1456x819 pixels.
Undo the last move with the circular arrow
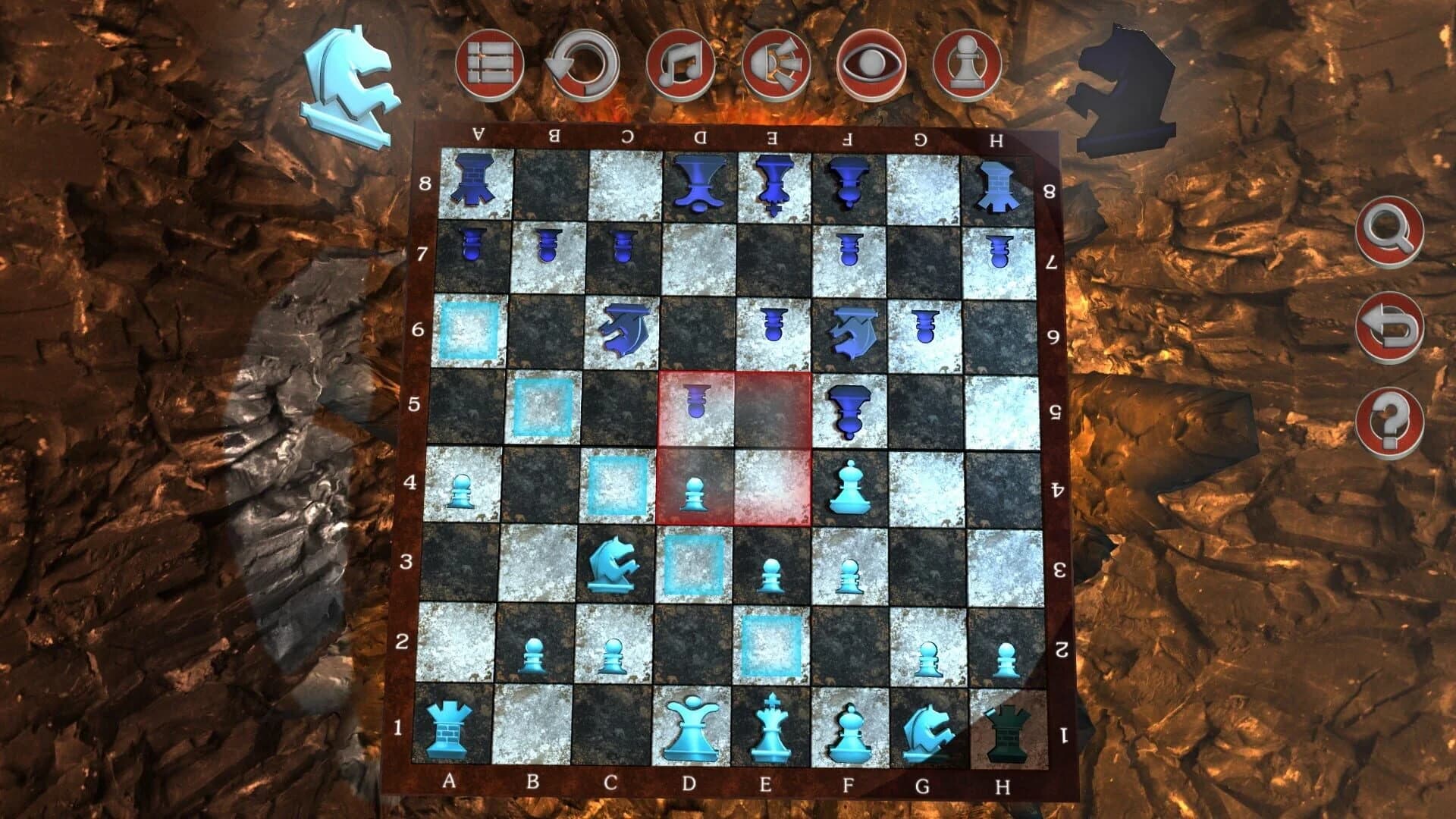(584, 64)
